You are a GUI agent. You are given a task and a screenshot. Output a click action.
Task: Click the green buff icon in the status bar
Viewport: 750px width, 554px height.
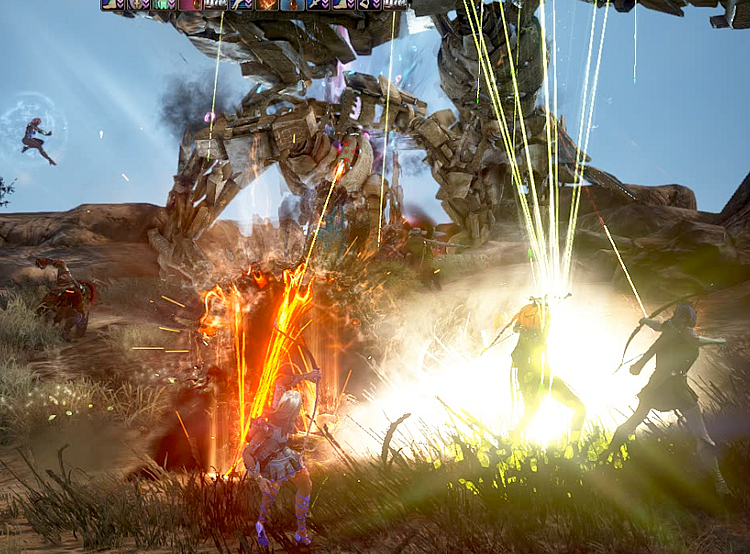(x=162, y=4)
